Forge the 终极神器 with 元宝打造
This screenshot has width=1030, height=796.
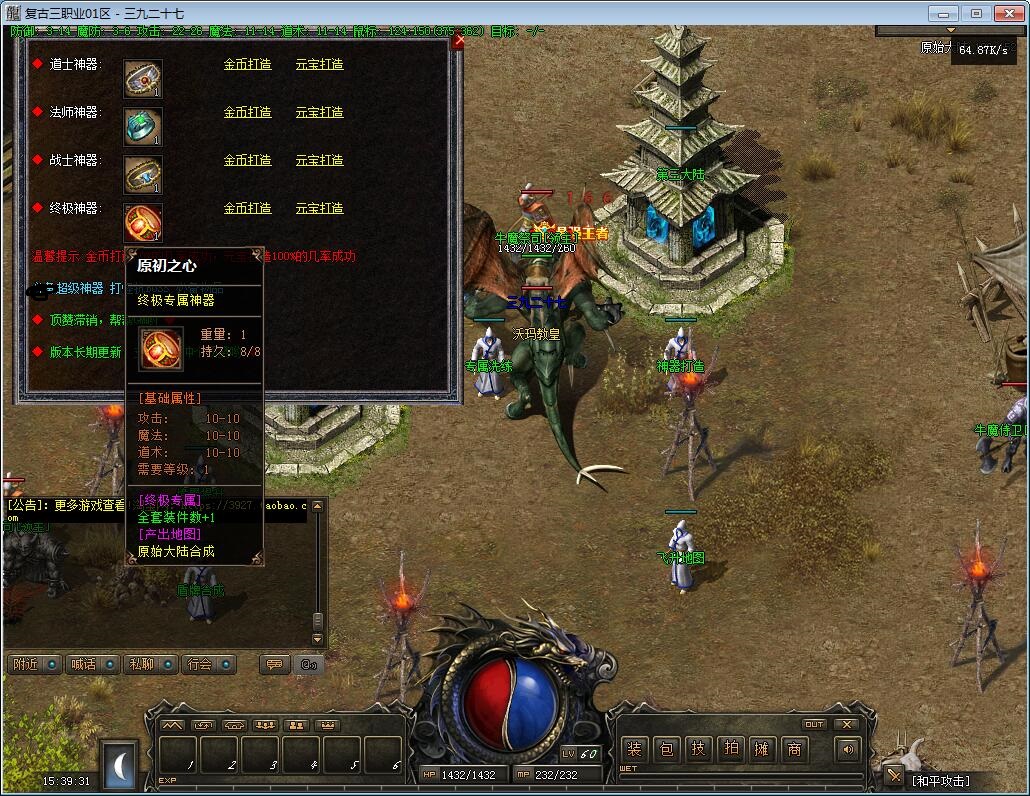point(319,208)
